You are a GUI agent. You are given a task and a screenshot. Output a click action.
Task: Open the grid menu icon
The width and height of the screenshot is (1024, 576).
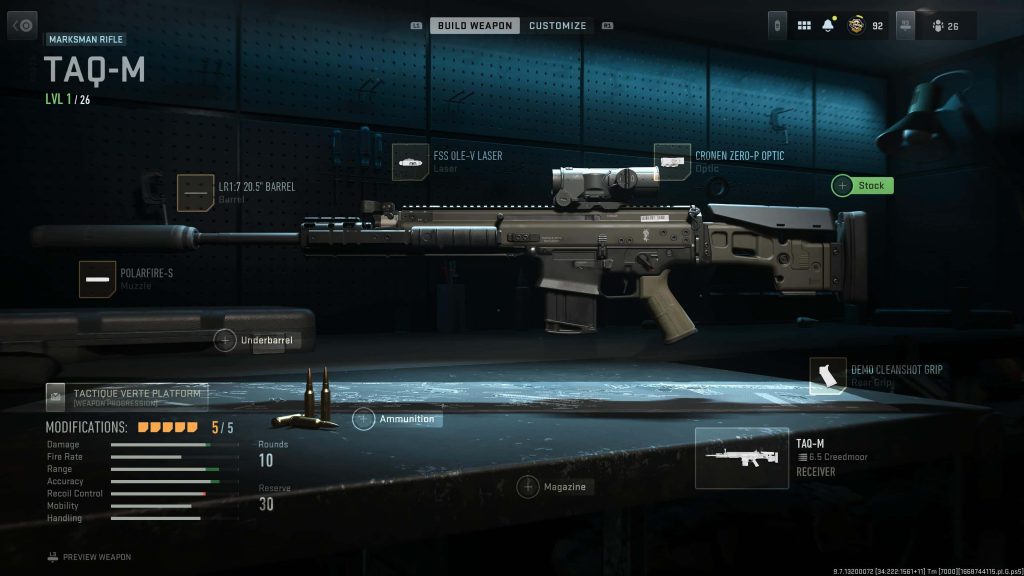pos(804,26)
